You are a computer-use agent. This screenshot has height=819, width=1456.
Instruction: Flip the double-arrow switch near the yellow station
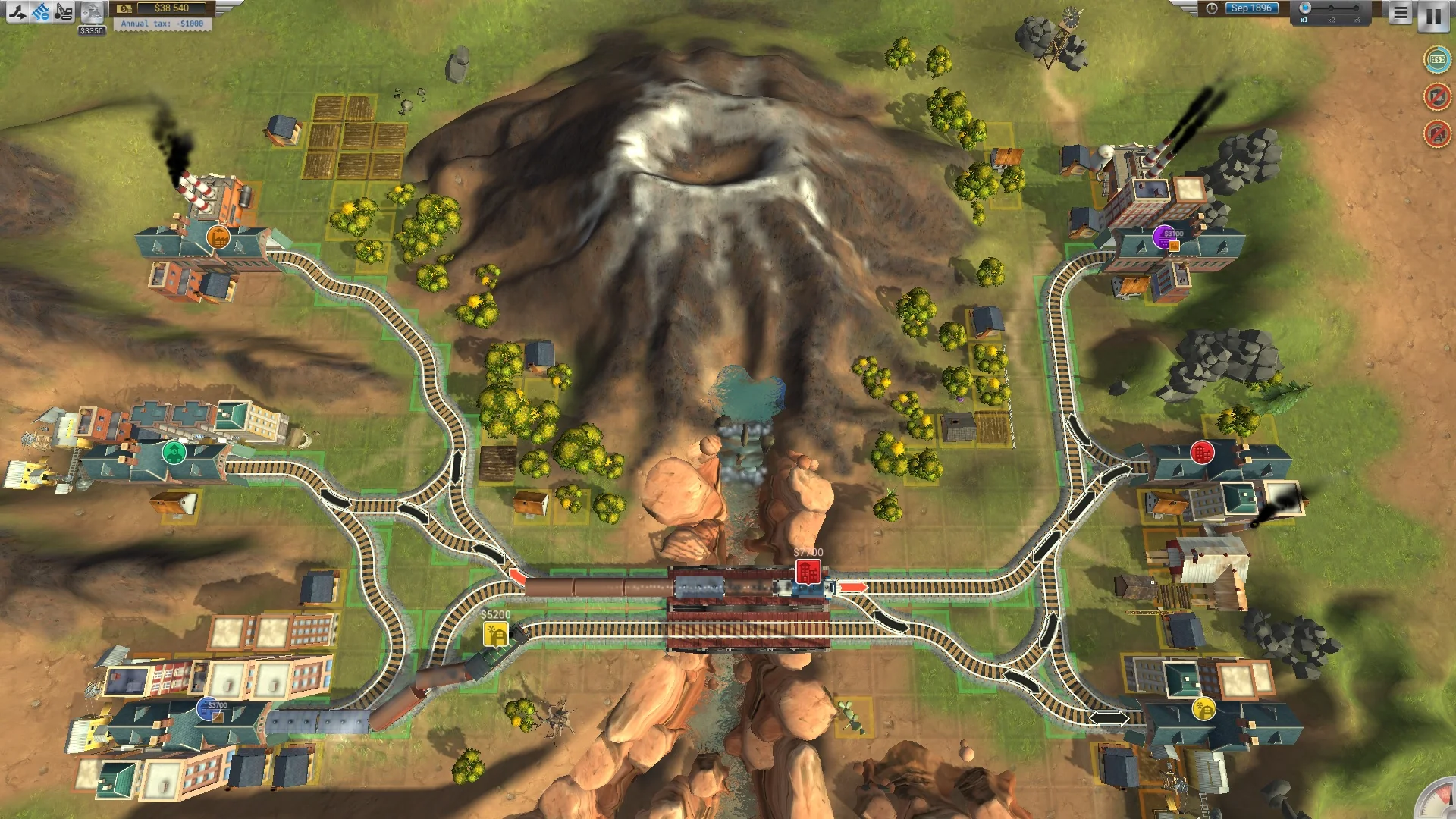click(1108, 718)
